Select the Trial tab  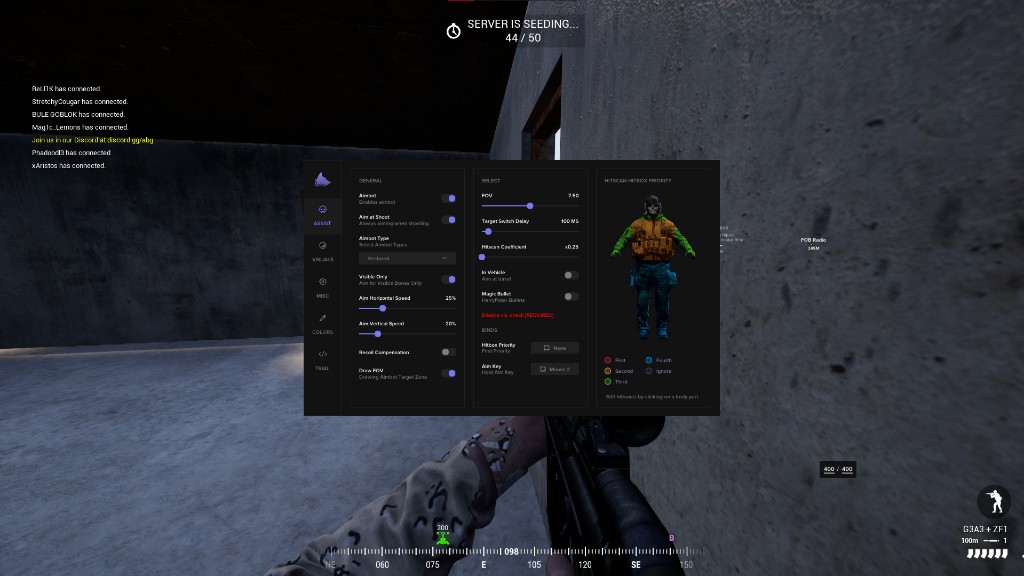pyautogui.click(x=322, y=358)
